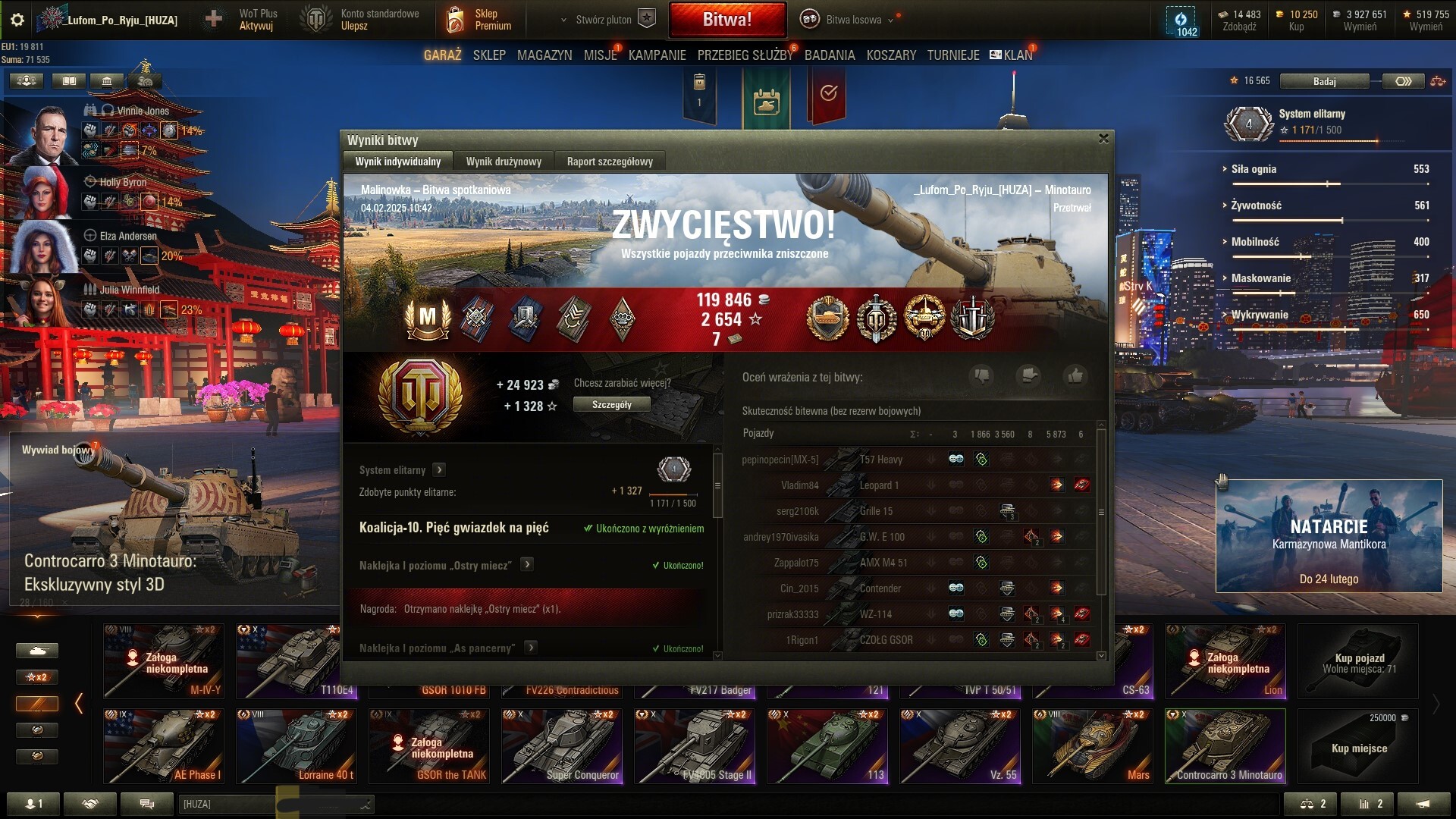Viewport: 1456px width, 819px height.
Task: Open the SKLEP menu
Action: point(489,55)
